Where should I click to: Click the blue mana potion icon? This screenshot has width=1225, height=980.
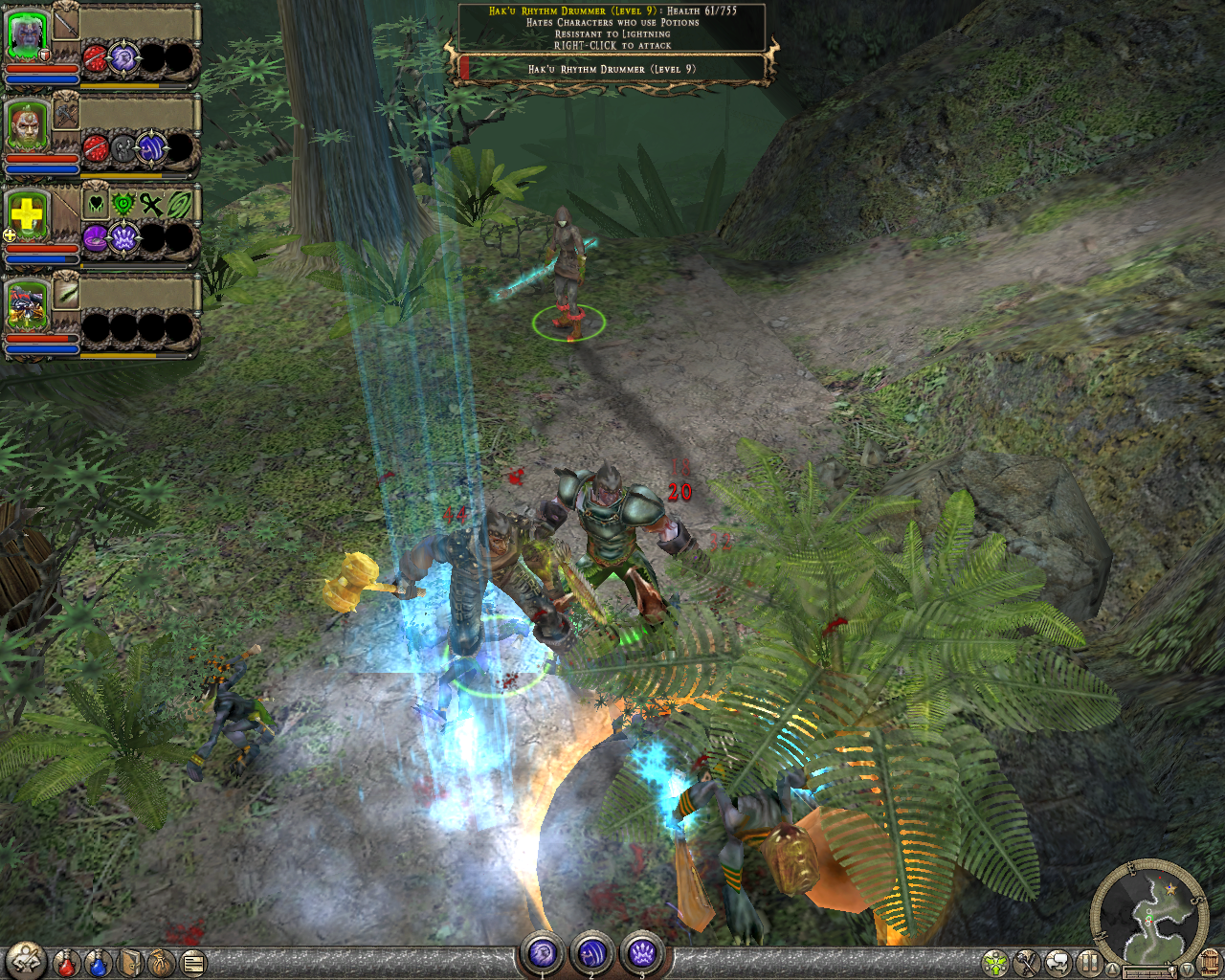pos(96,963)
